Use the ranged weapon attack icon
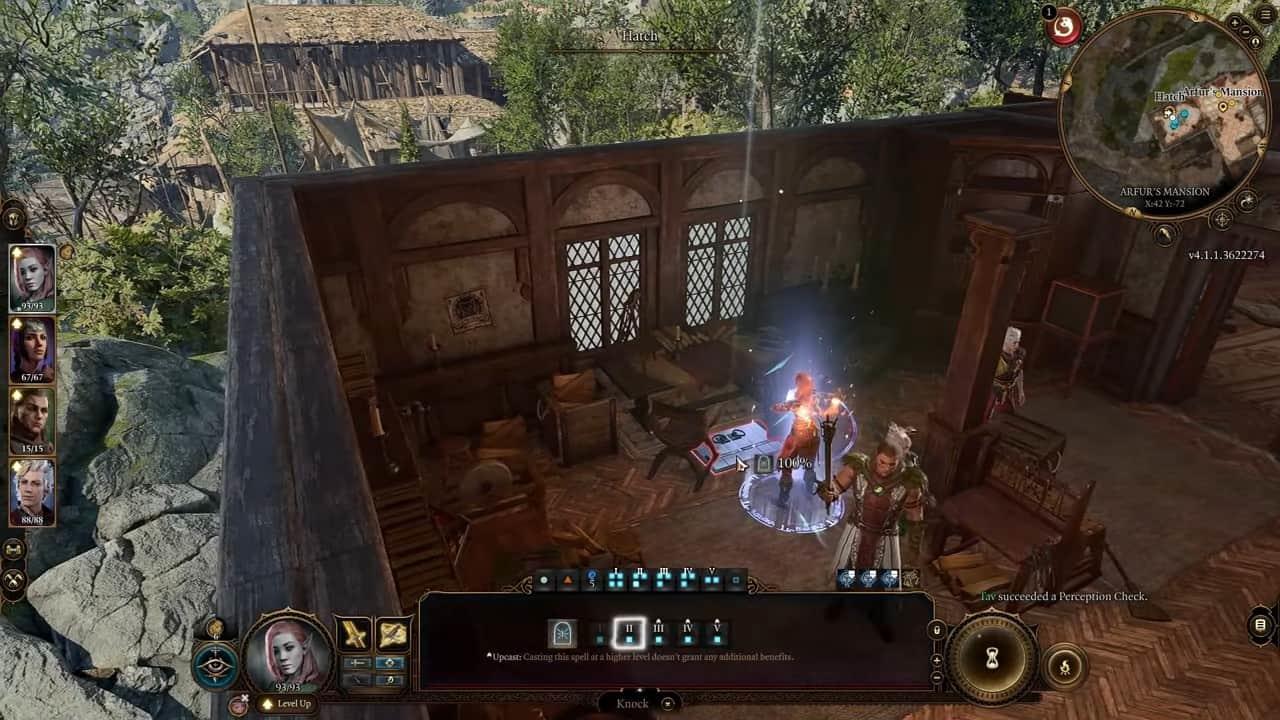Image resolution: width=1280 pixels, height=720 pixels. (x=392, y=633)
